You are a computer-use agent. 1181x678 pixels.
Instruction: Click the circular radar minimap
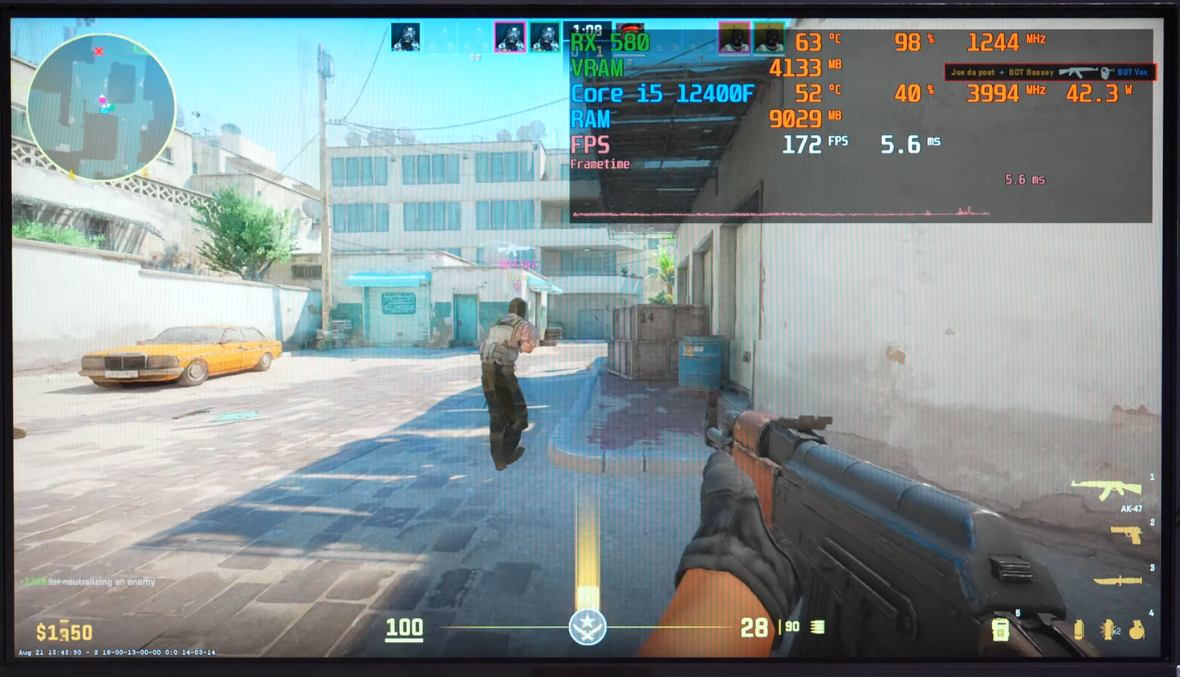(x=101, y=107)
